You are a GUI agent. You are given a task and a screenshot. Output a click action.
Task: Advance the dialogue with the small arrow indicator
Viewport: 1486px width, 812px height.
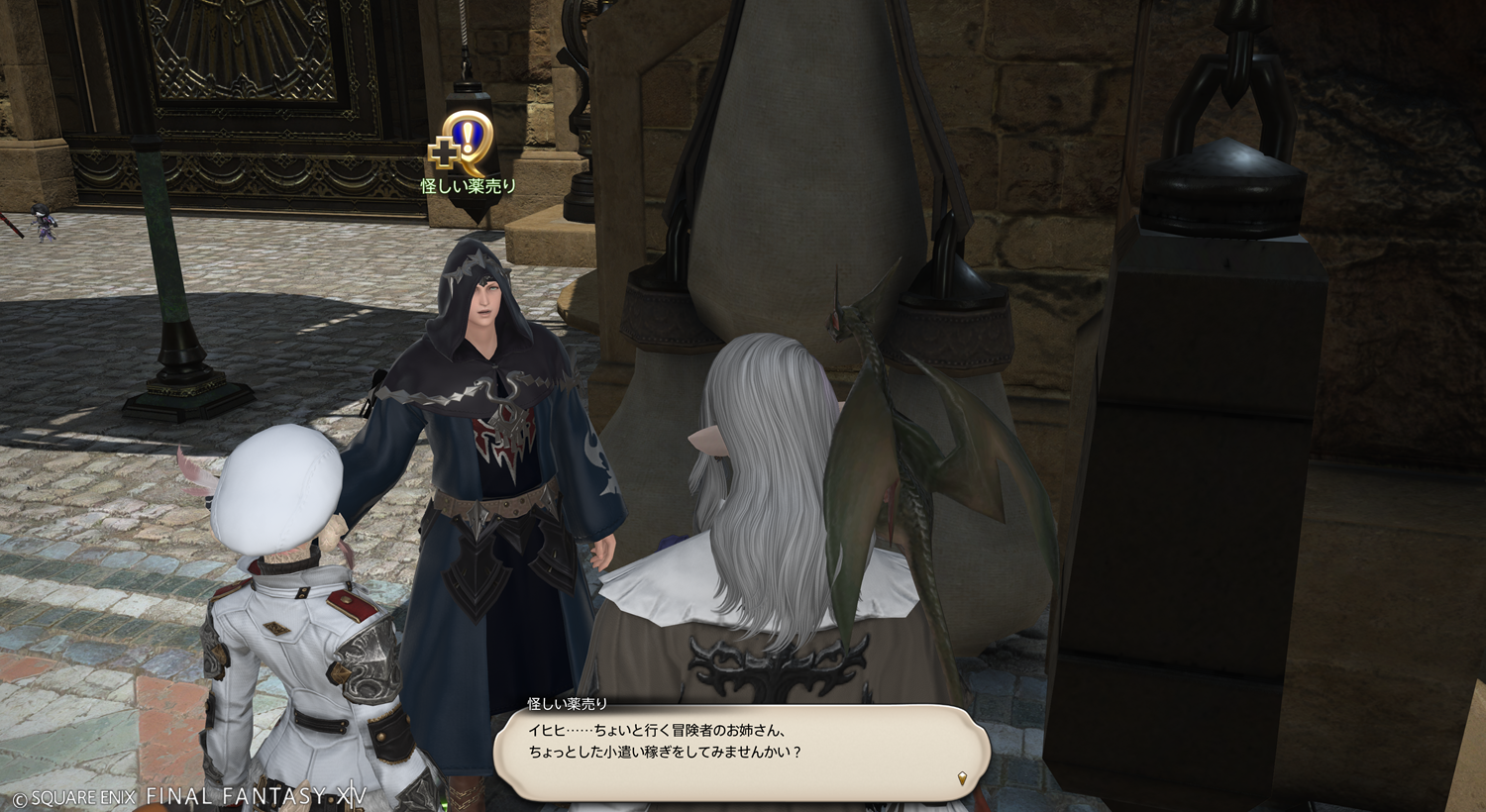pyautogui.click(x=962, y=778)
